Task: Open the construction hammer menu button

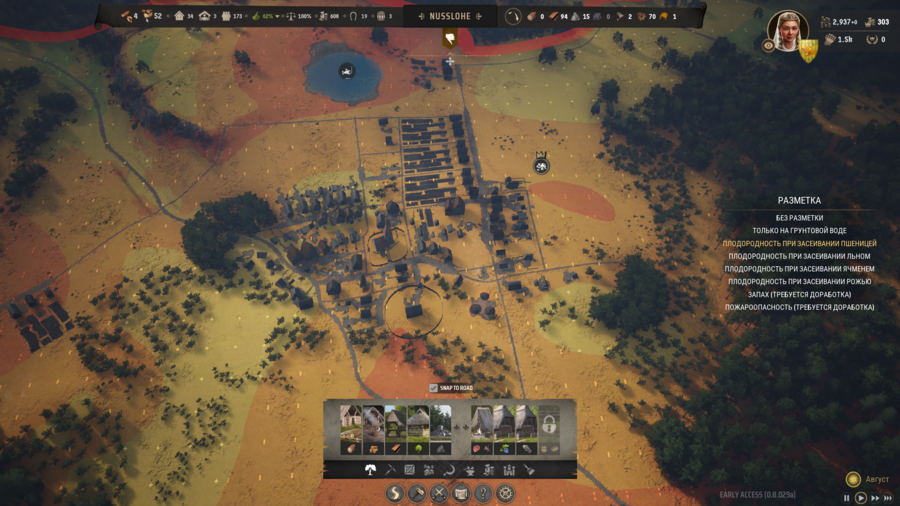Action: click(x=417, y=494)
